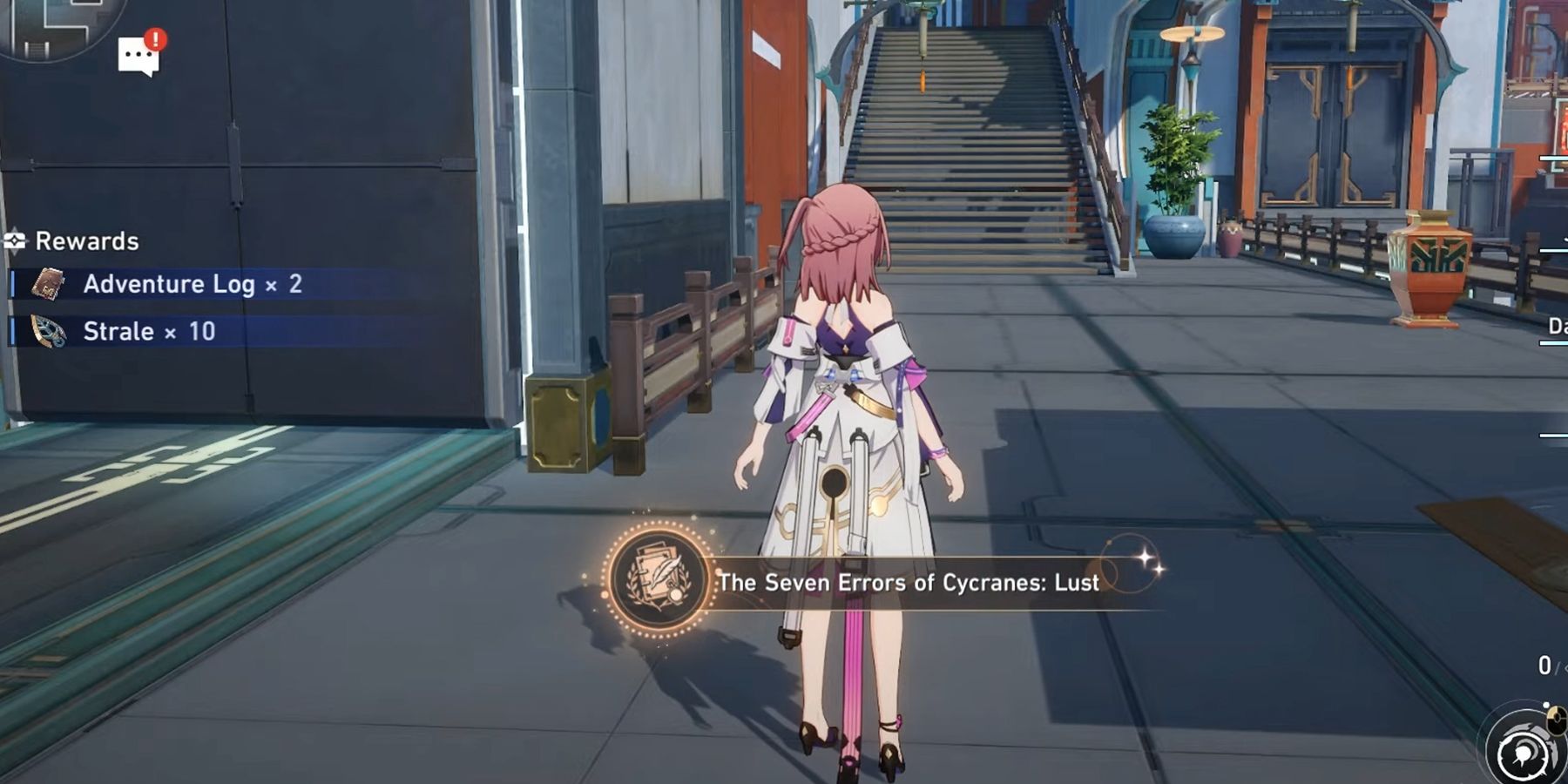The image size is (1568, 784).
Task: Select the yellow avatar icon at bottom right
Action: point(1556,719)
